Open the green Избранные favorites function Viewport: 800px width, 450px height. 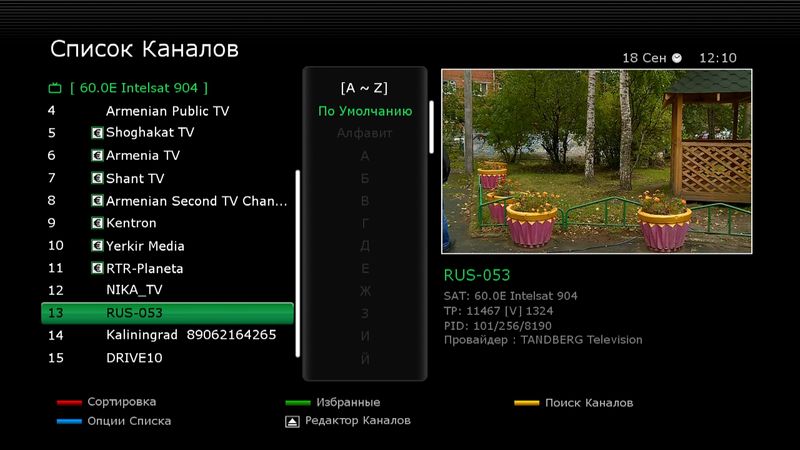(347, 402)
